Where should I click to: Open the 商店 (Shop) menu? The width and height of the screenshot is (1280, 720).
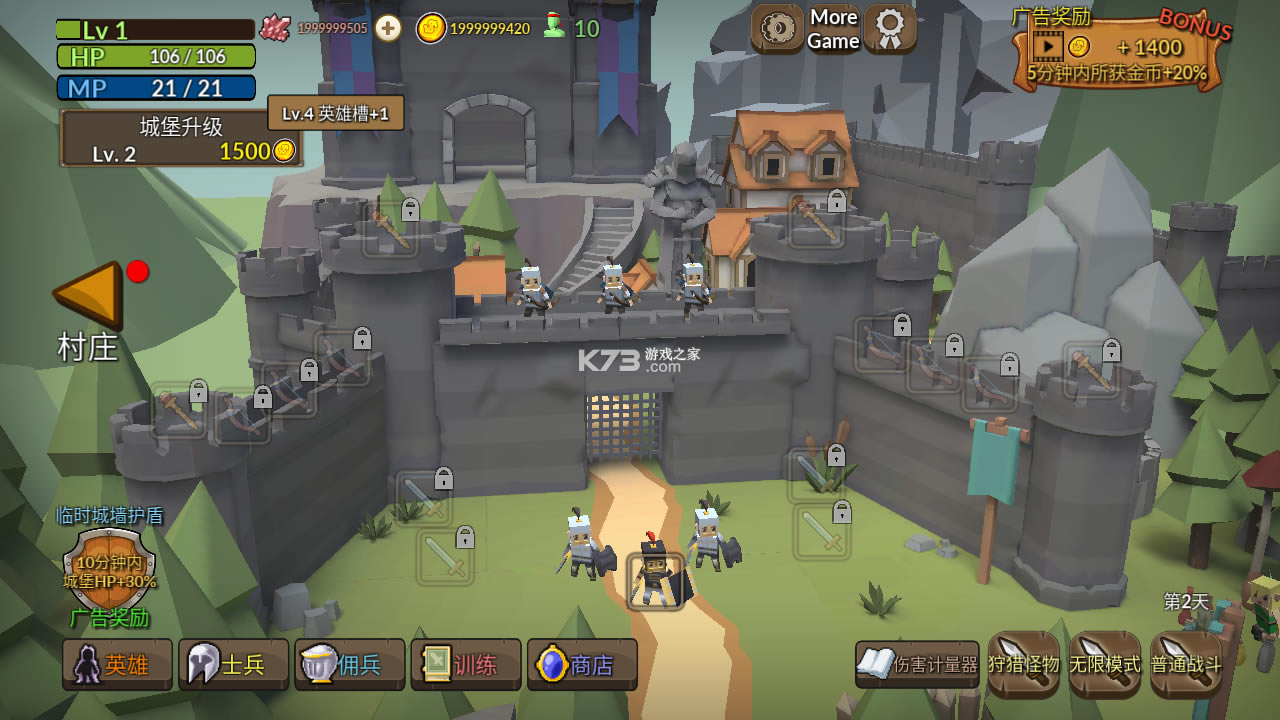[x=582, y=665]
